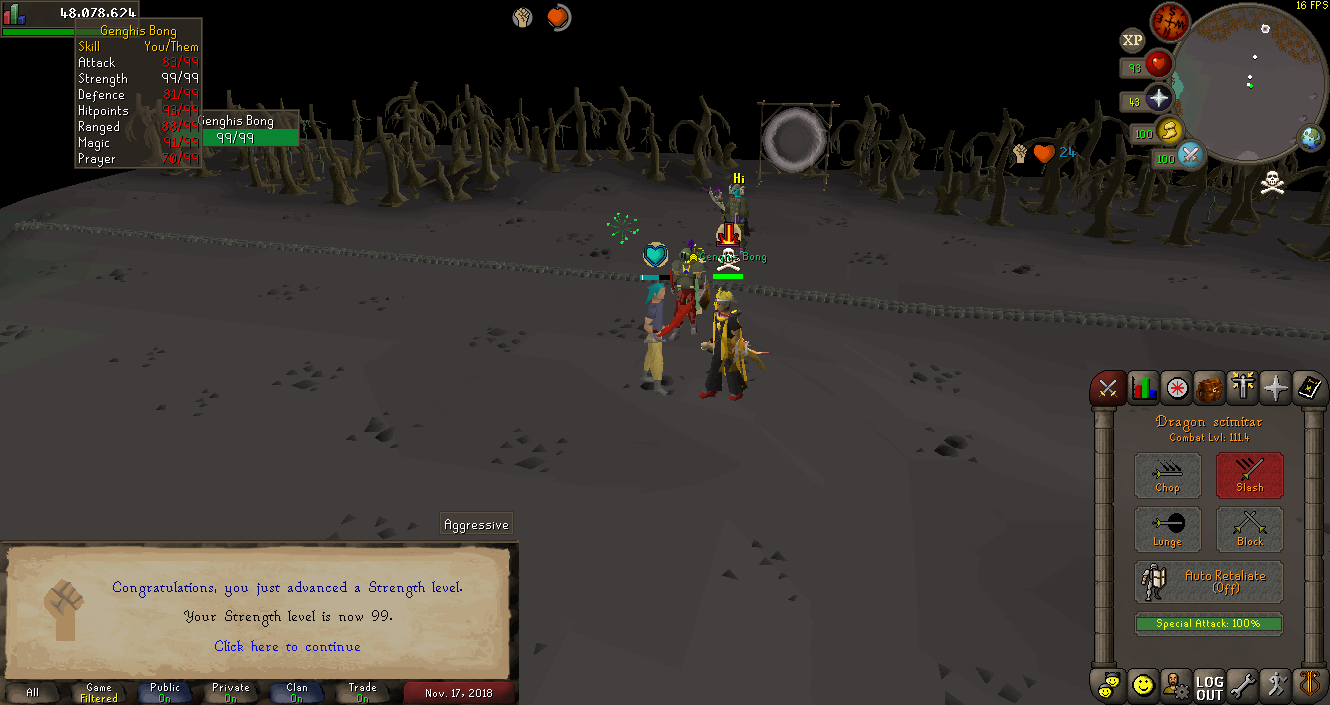Screen dimensions: 1330x705
Task: Toggle the XP drops button
Action: 1132,40
